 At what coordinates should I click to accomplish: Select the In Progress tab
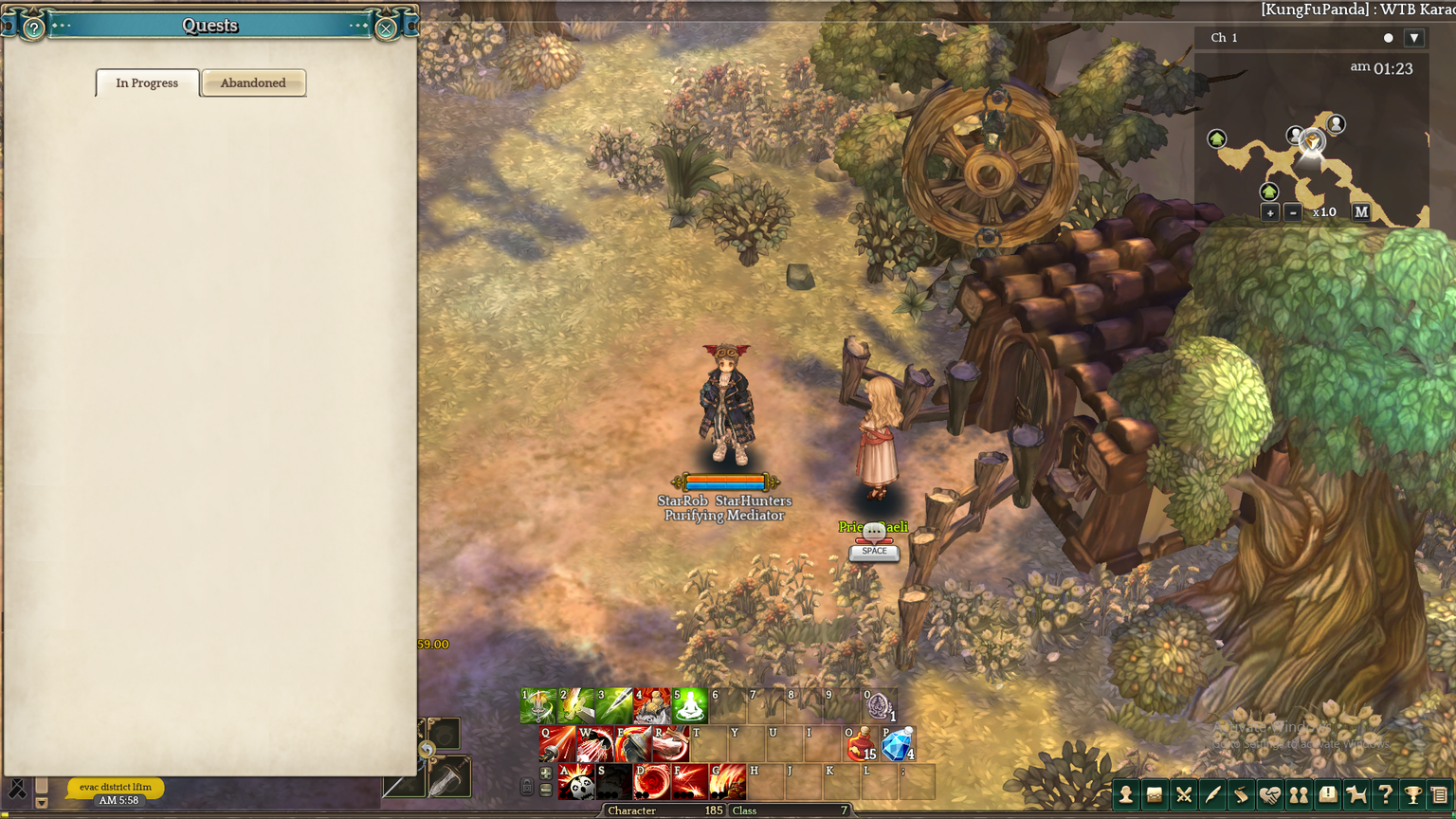[x=147, y=83]
